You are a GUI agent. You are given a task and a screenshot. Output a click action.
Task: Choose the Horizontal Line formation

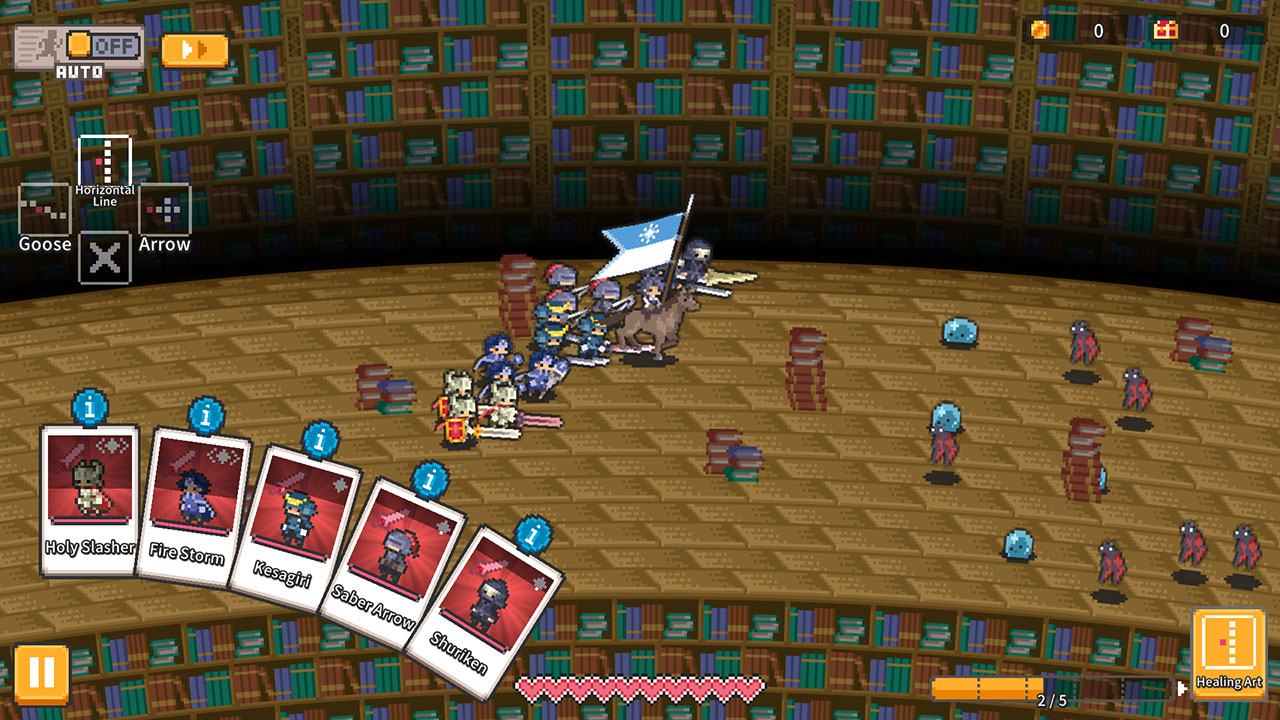pyautogui.click(x=104, y=162)
